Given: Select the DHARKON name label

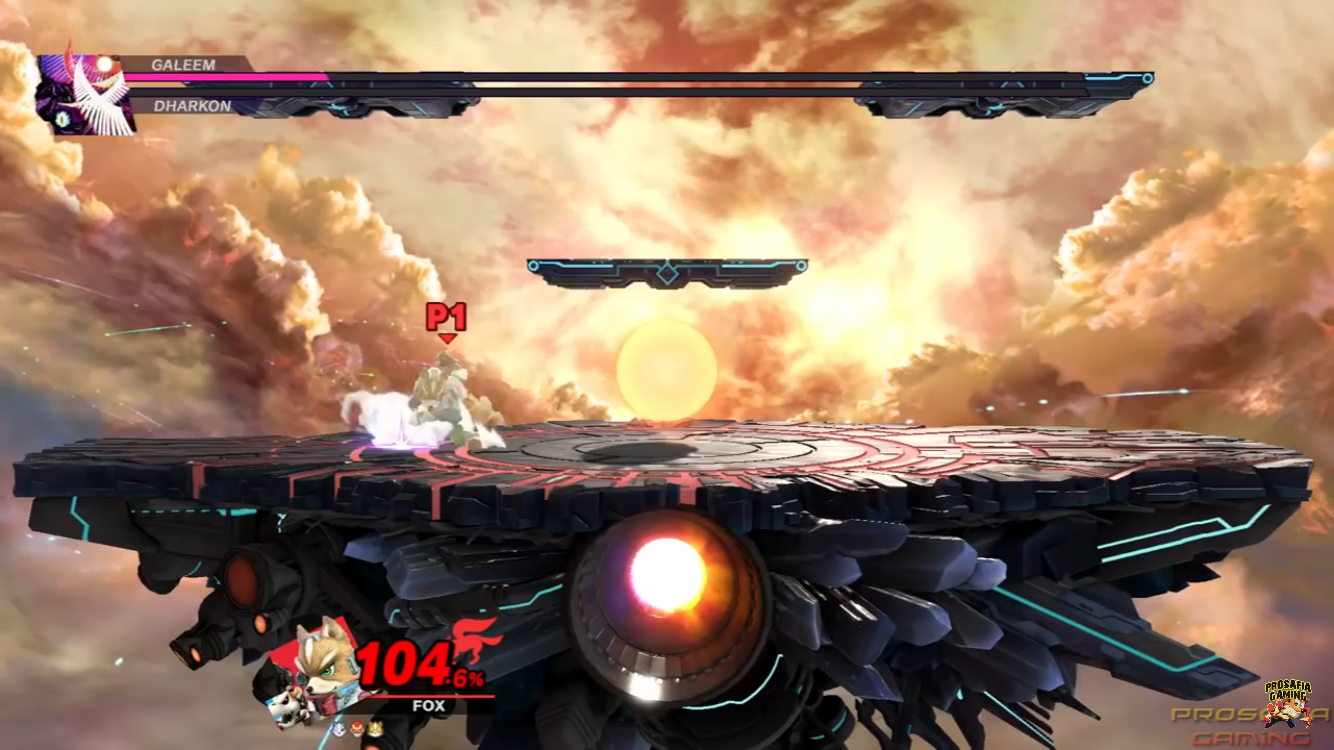Looking at the screenshot, I should point(192,106).
